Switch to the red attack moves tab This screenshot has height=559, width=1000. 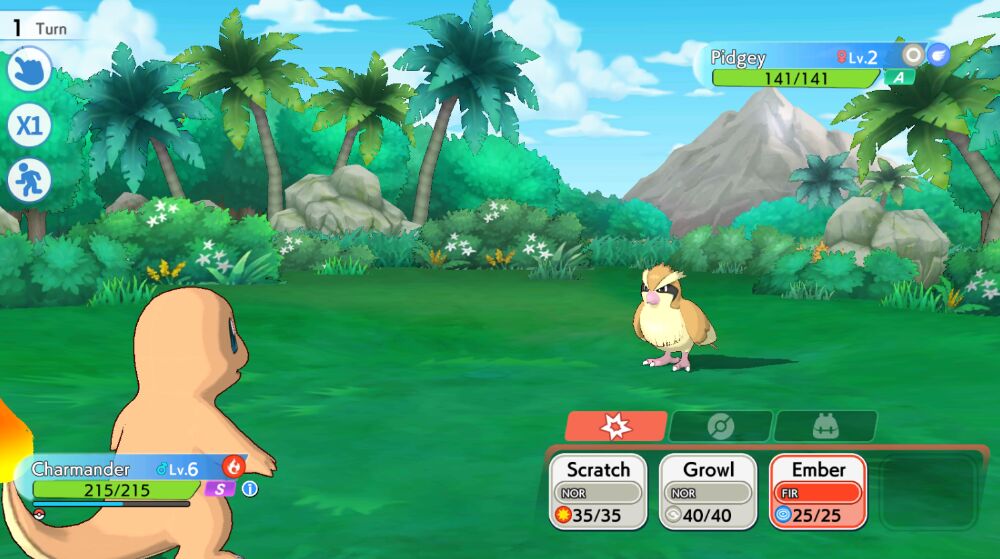click(615, 426)
